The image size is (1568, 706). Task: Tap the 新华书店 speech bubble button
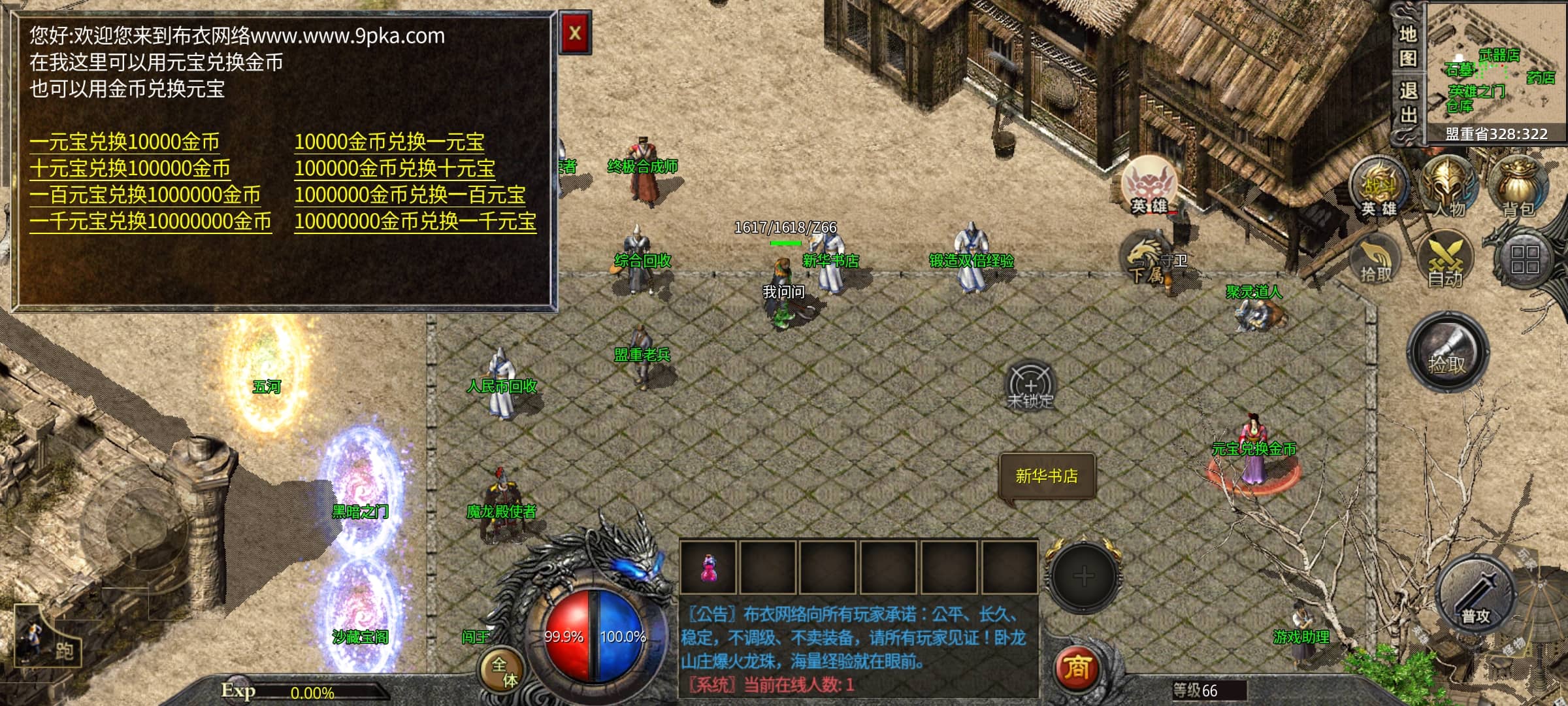click(x=1047, y=477)
